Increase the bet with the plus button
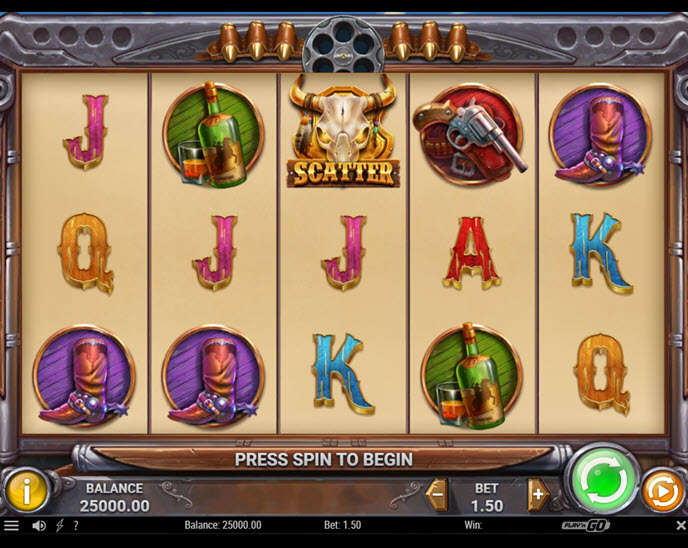Viewport: 688px width, 548px height. click(539, 493)
